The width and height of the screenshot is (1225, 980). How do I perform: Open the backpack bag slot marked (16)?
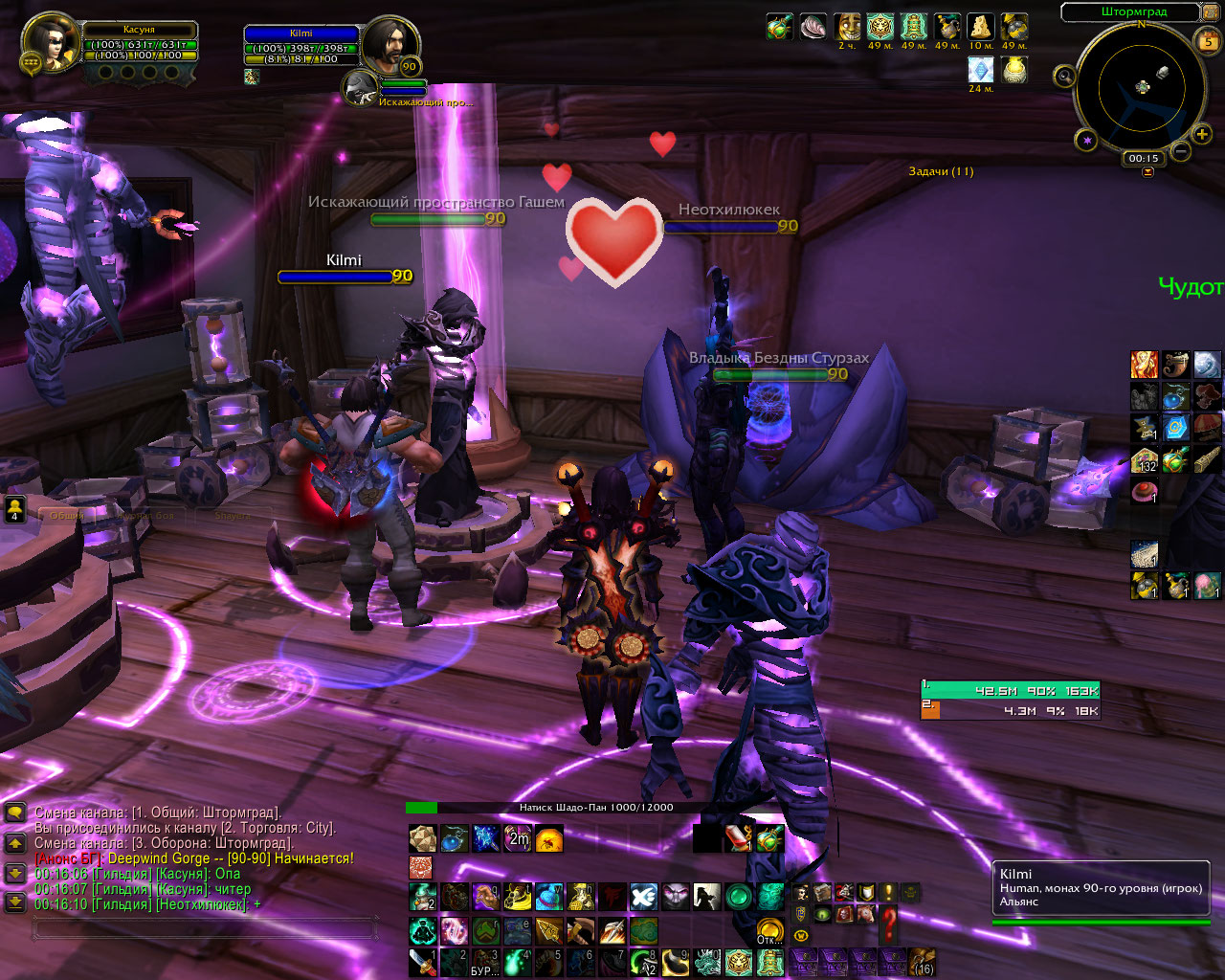point(923,961)
